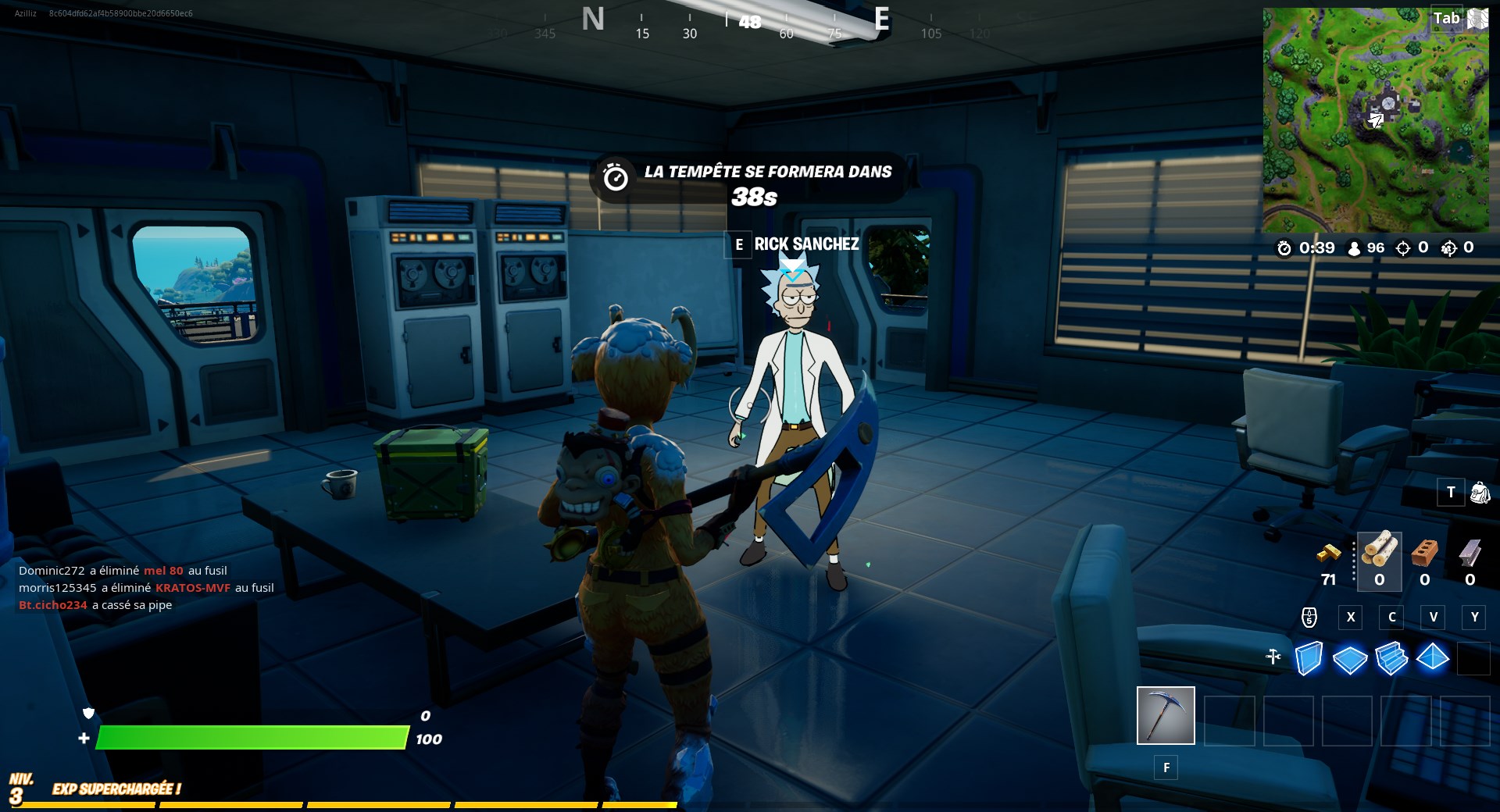
Task: Select the pickaxe in the F hotbar slot
Action: [x=1166, y=714]
